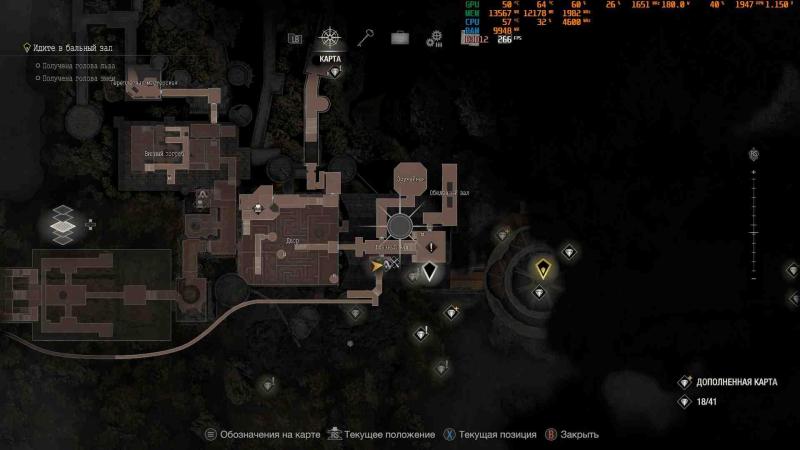
Task: Select the exclamation mark marker
Action: [x=431, y=245]
